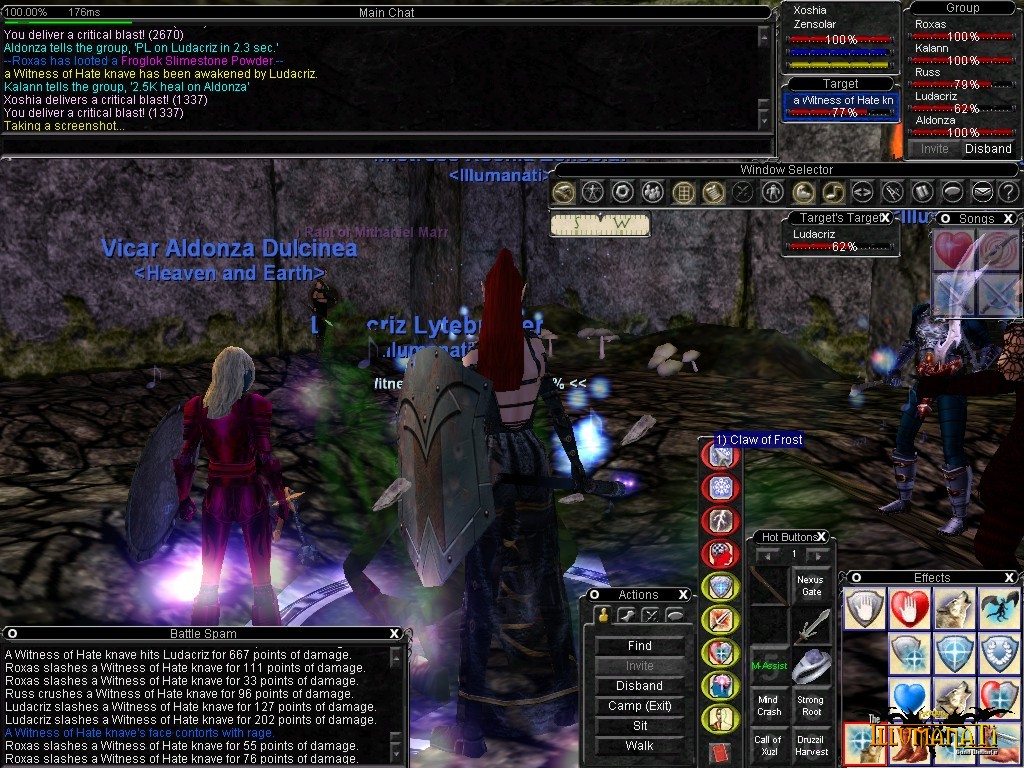Close the Target's Target window
The width and height of the screenshot is (1024, 768).
pos(885,218)
